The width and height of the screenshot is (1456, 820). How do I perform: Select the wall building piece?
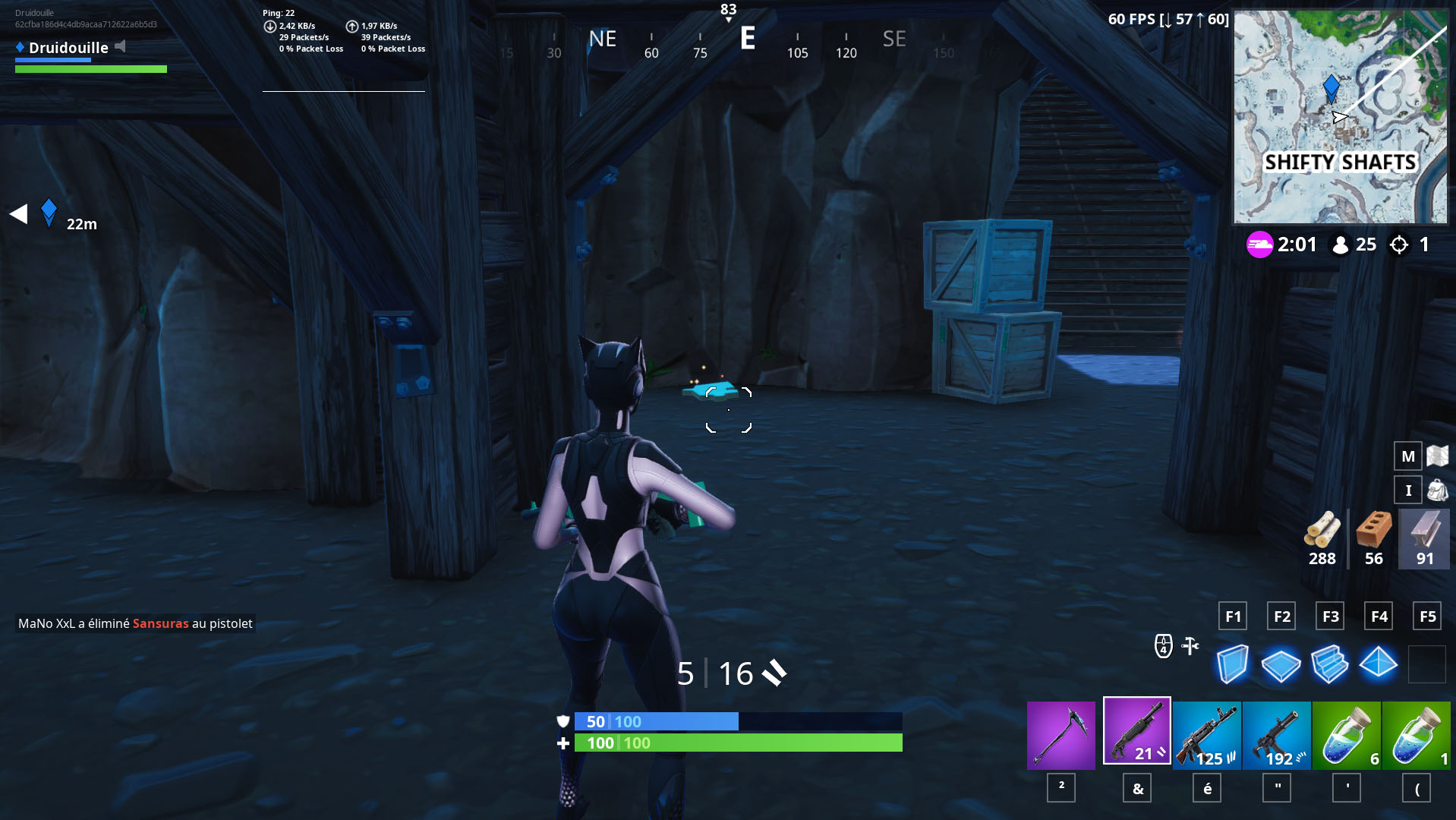click(1232, 663)
